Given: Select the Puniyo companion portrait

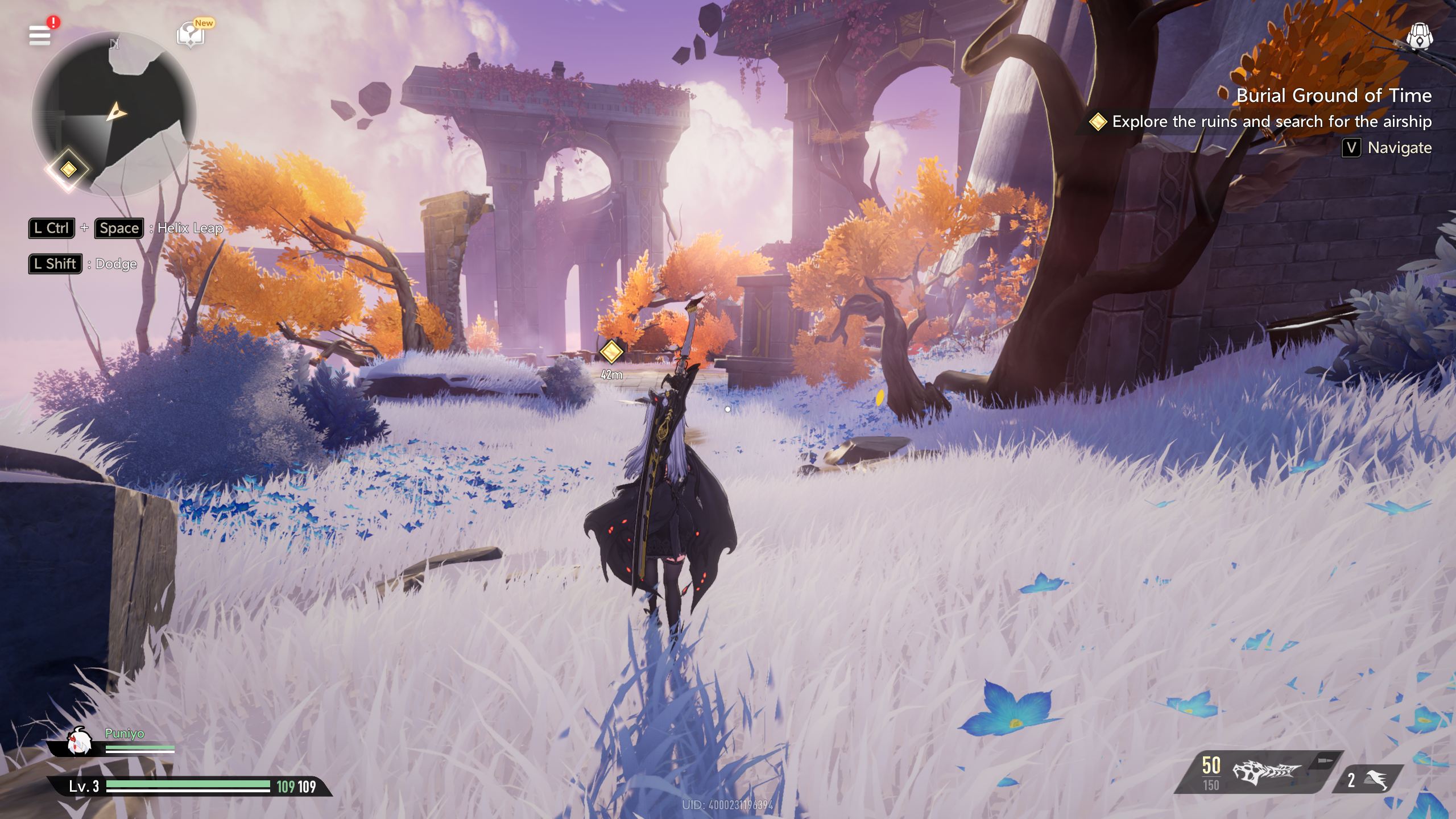Looking at the screenshot, I should [79, 742].
